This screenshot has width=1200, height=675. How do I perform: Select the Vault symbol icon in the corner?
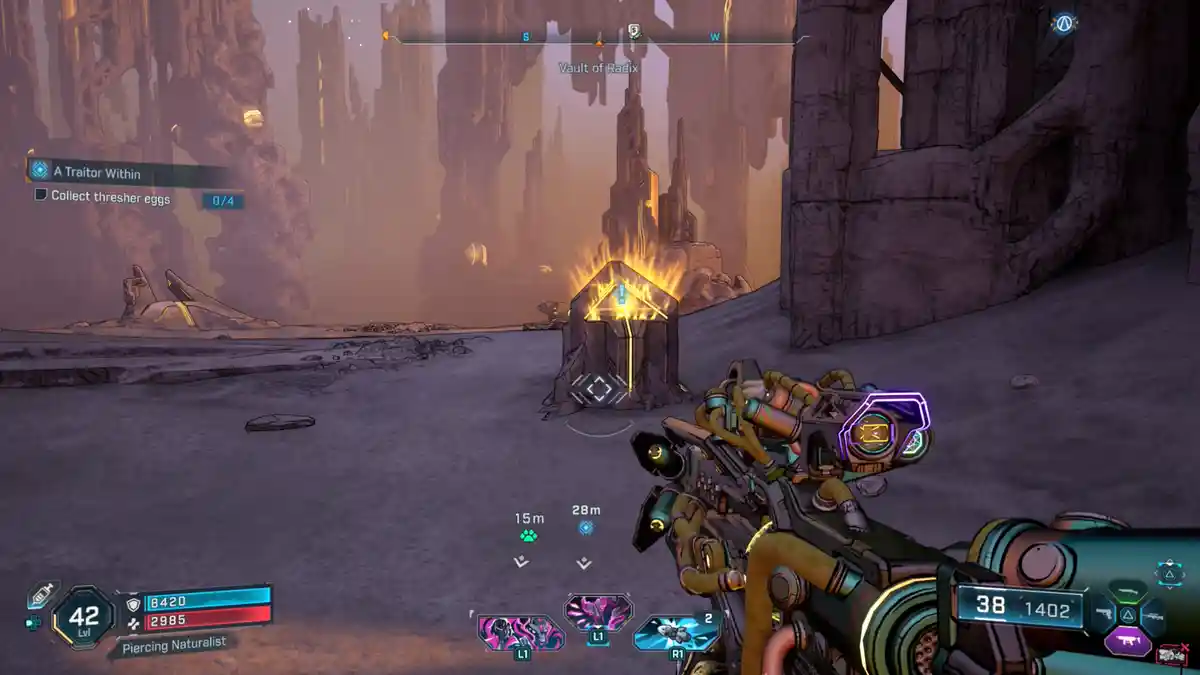coord(1063,25)
